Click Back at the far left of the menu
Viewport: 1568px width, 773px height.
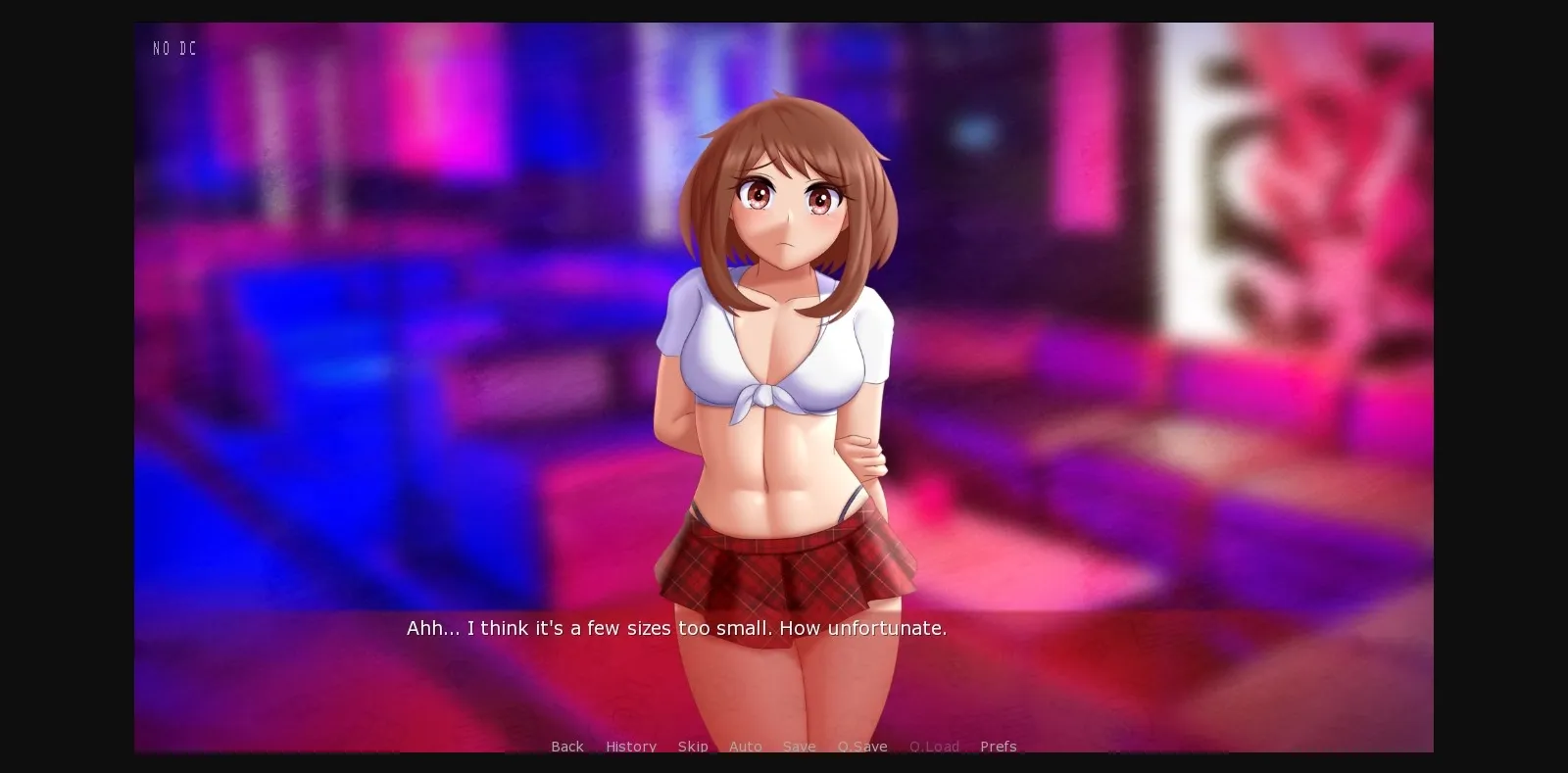point(566,747)
